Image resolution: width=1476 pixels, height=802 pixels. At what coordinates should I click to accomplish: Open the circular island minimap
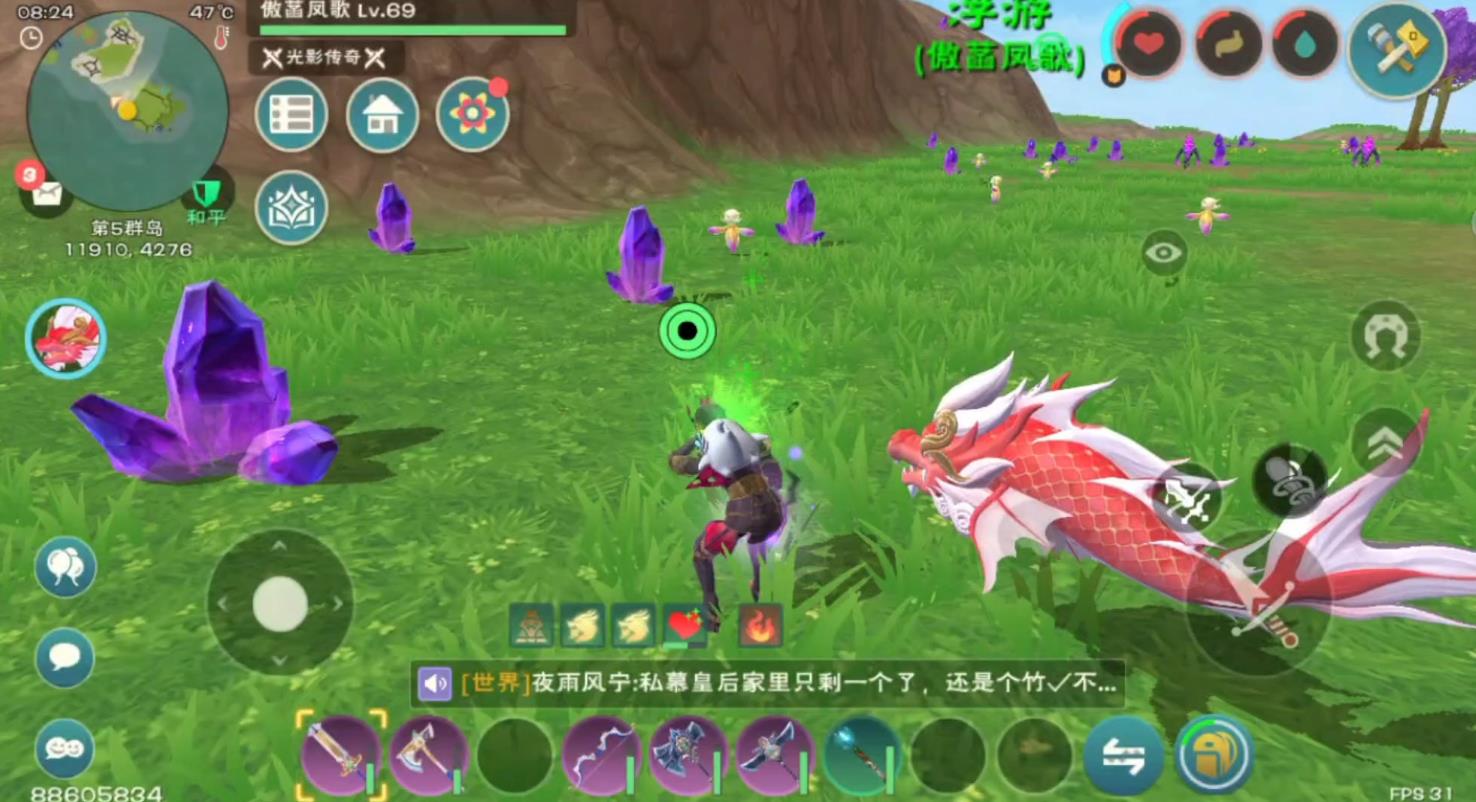[x=127, y=112]
